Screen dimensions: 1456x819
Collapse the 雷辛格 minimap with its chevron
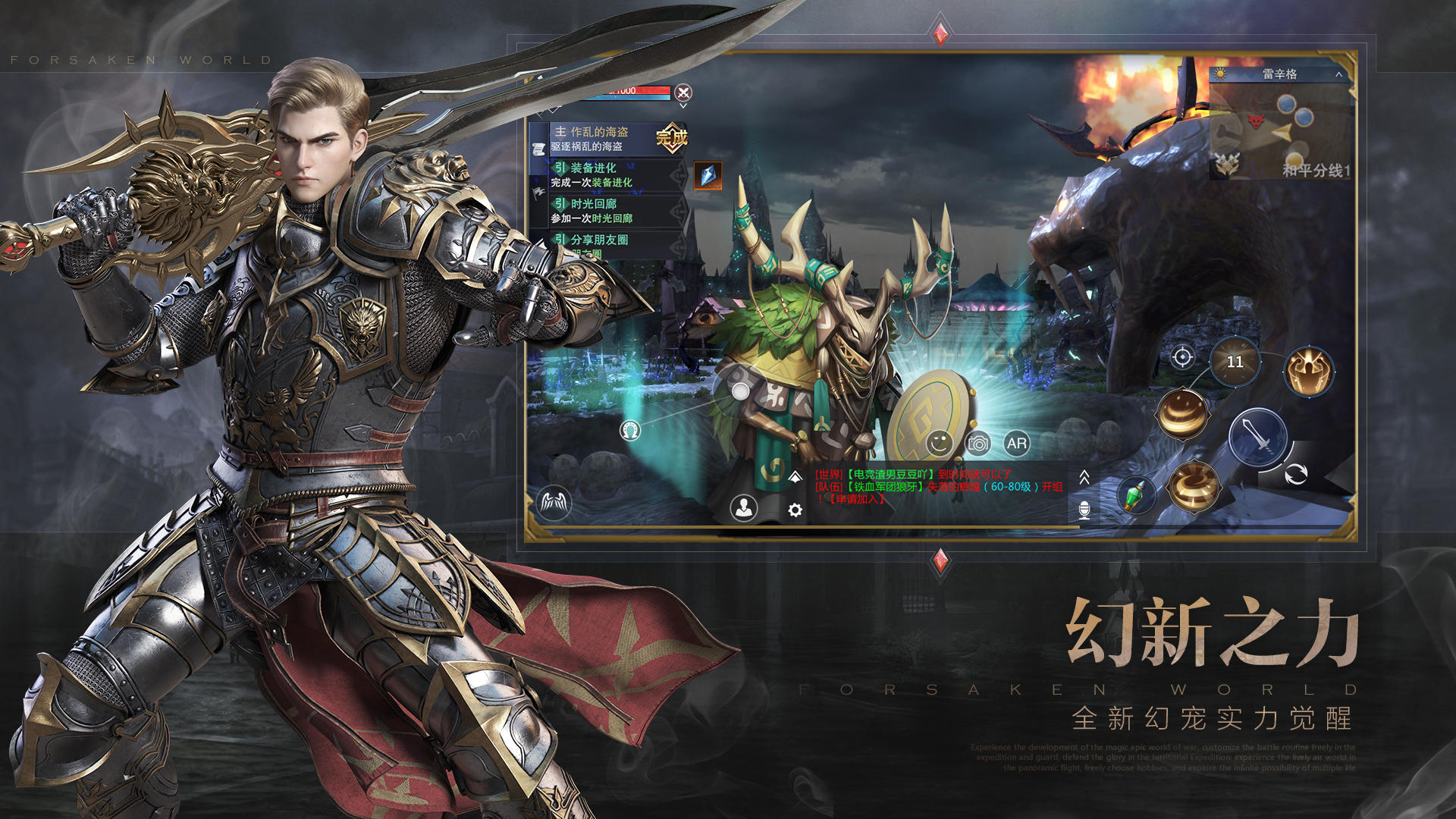1338,74
